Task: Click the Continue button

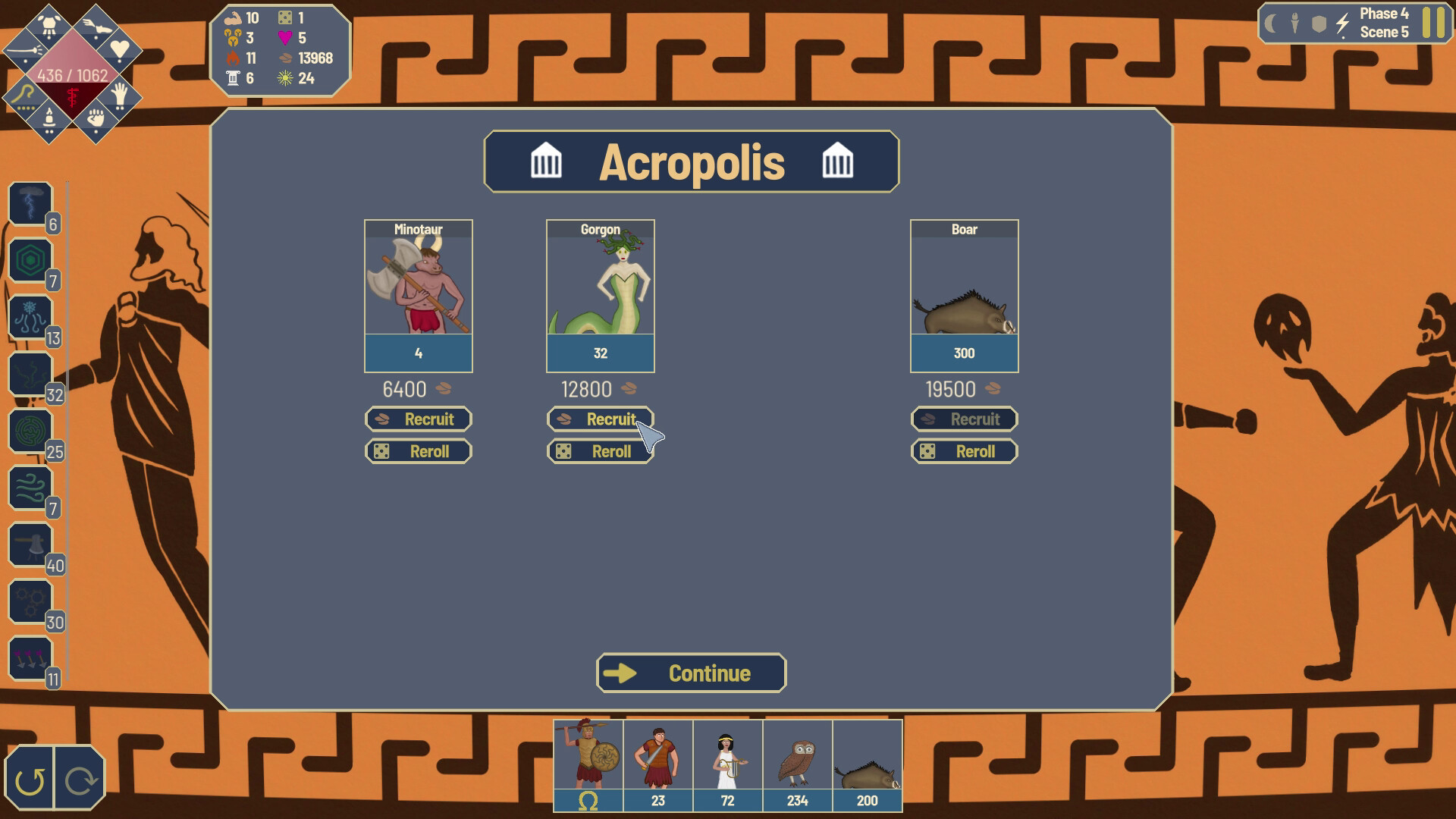Action: [691, 673]
